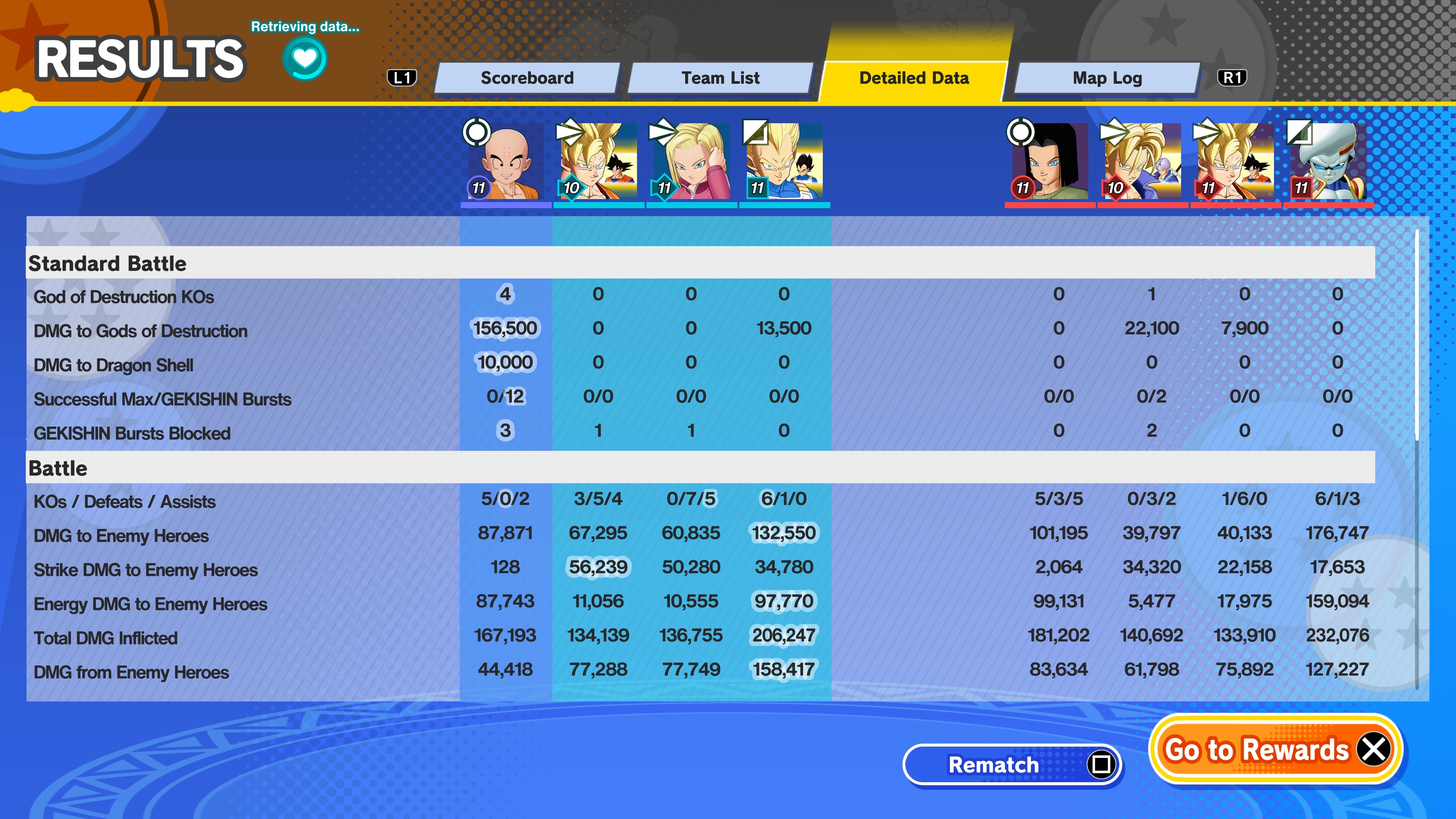The width and height of the screenshot is (1456, 819).
Task: Select Krillin's player portrait
Action: pos(505,162)
